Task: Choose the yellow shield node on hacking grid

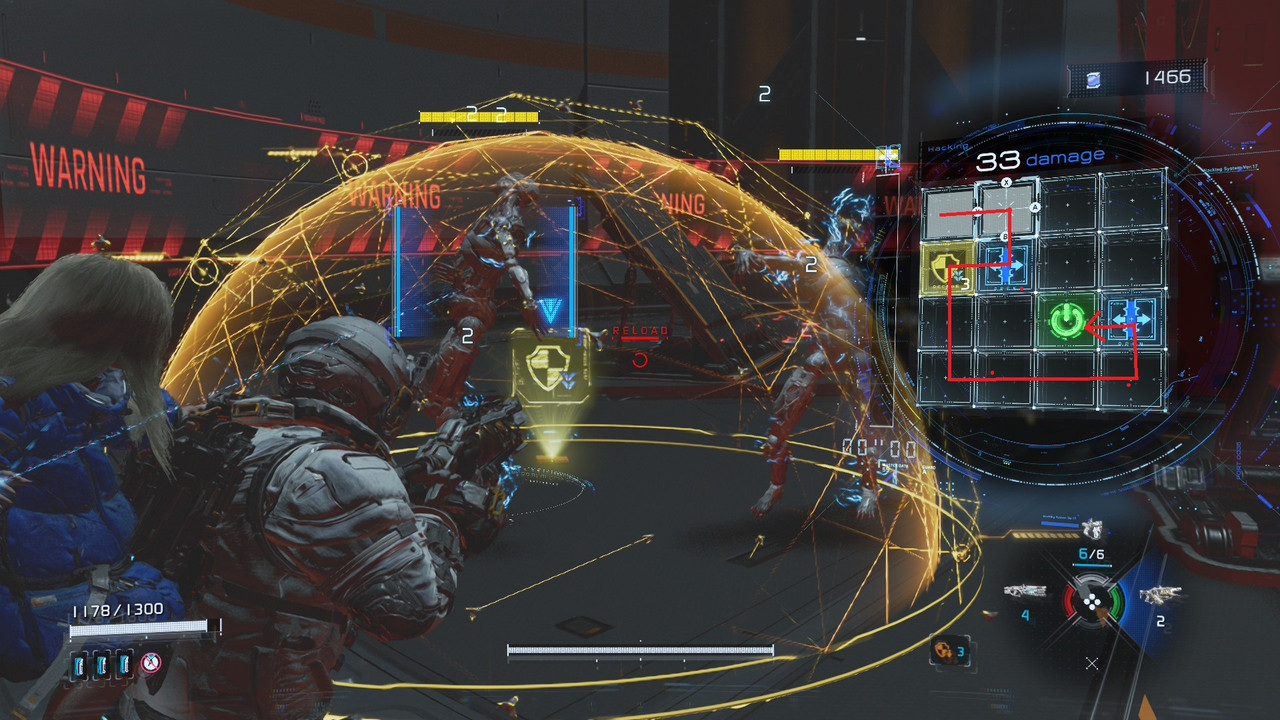Action: pos(947,268)
